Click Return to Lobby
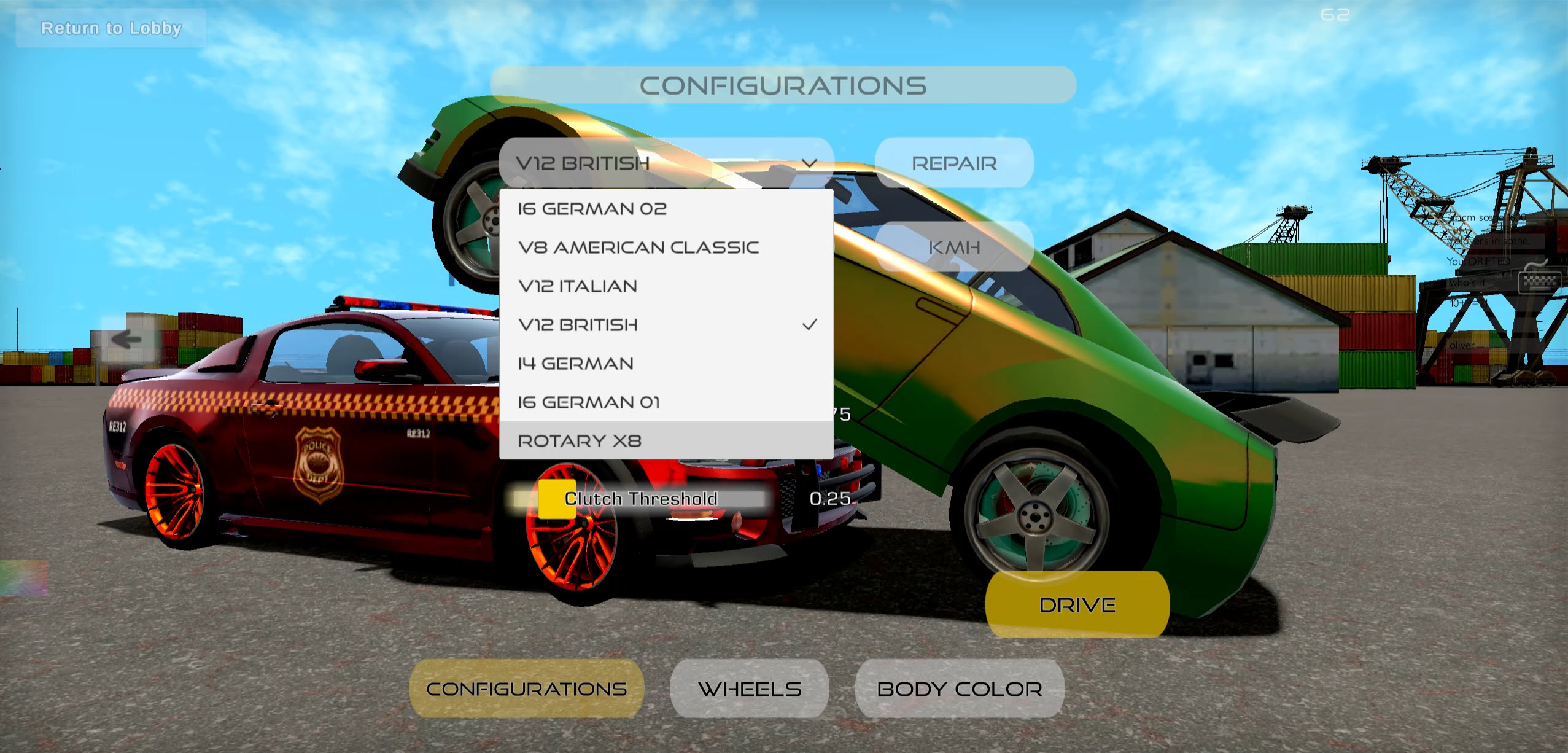 click(x=111, y=28)
